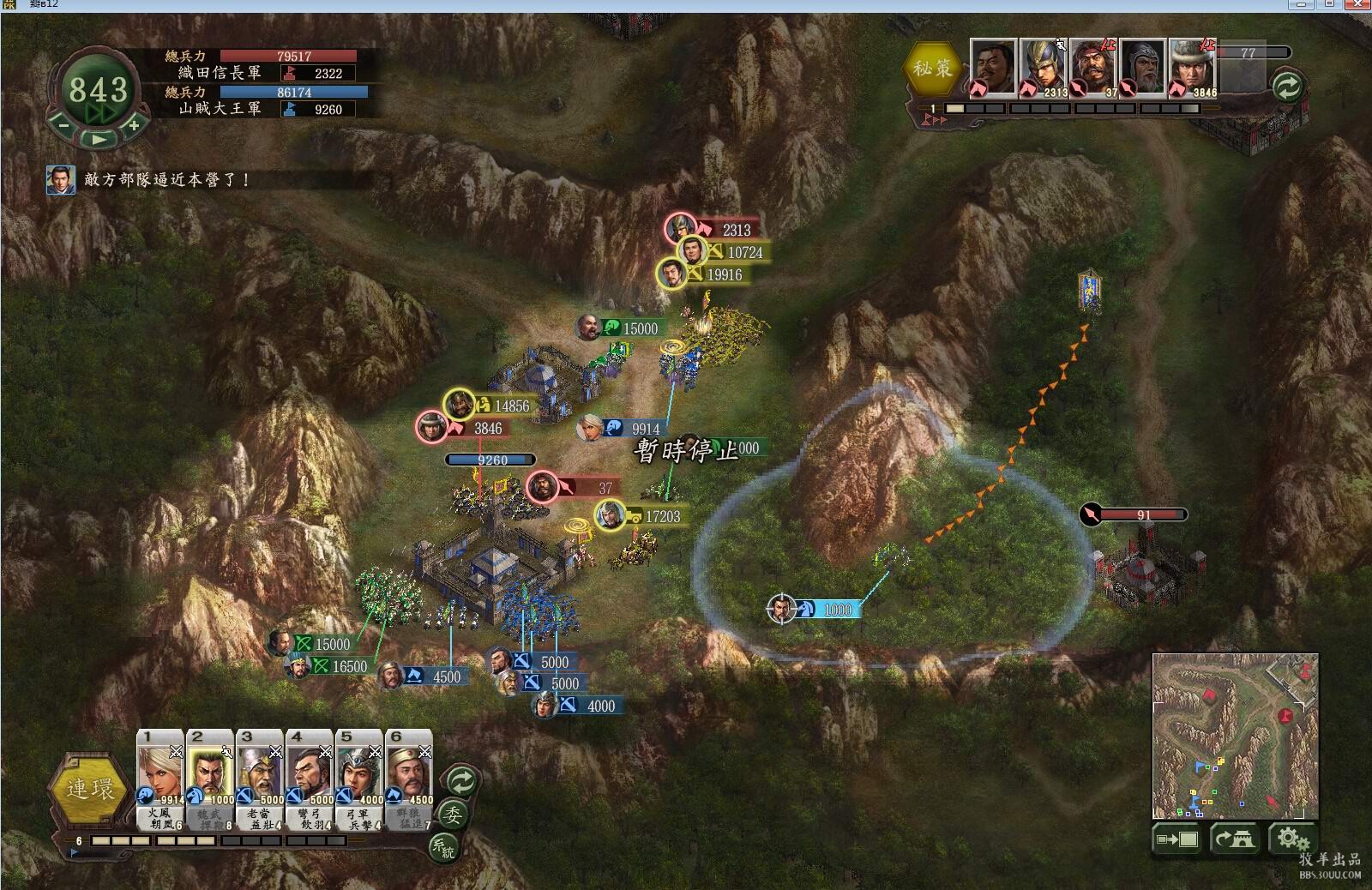Click the 秘策 secret plan hexagon
Image resolution: width=1372 pixels, height=890 pixels.
(x=932, y=68)
